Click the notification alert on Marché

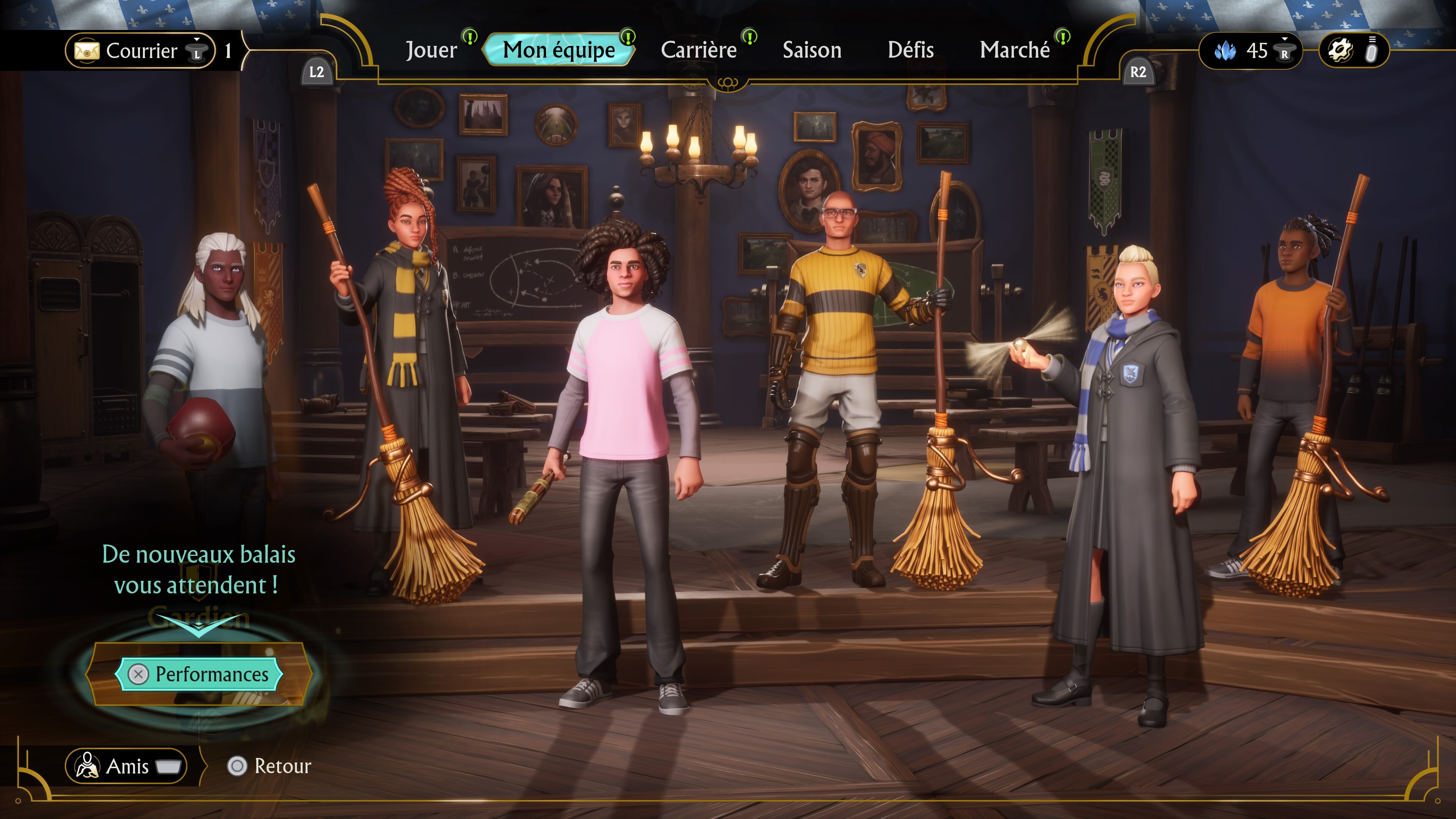click(x=1062, y=37)
